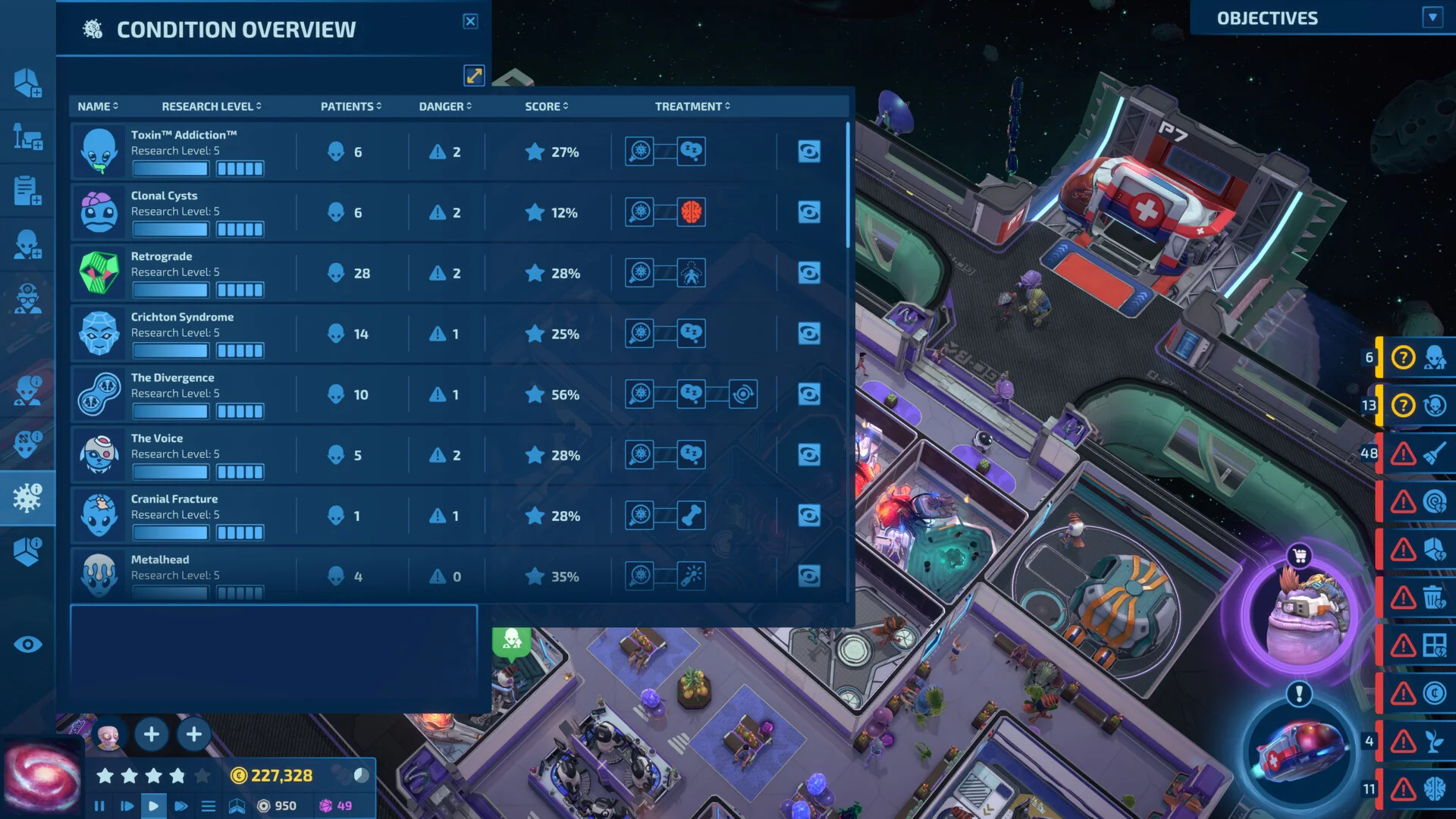Viewport: 1456px width, 819px height.
Task: Sort conditions by Score header
Action: coord(546,106)
